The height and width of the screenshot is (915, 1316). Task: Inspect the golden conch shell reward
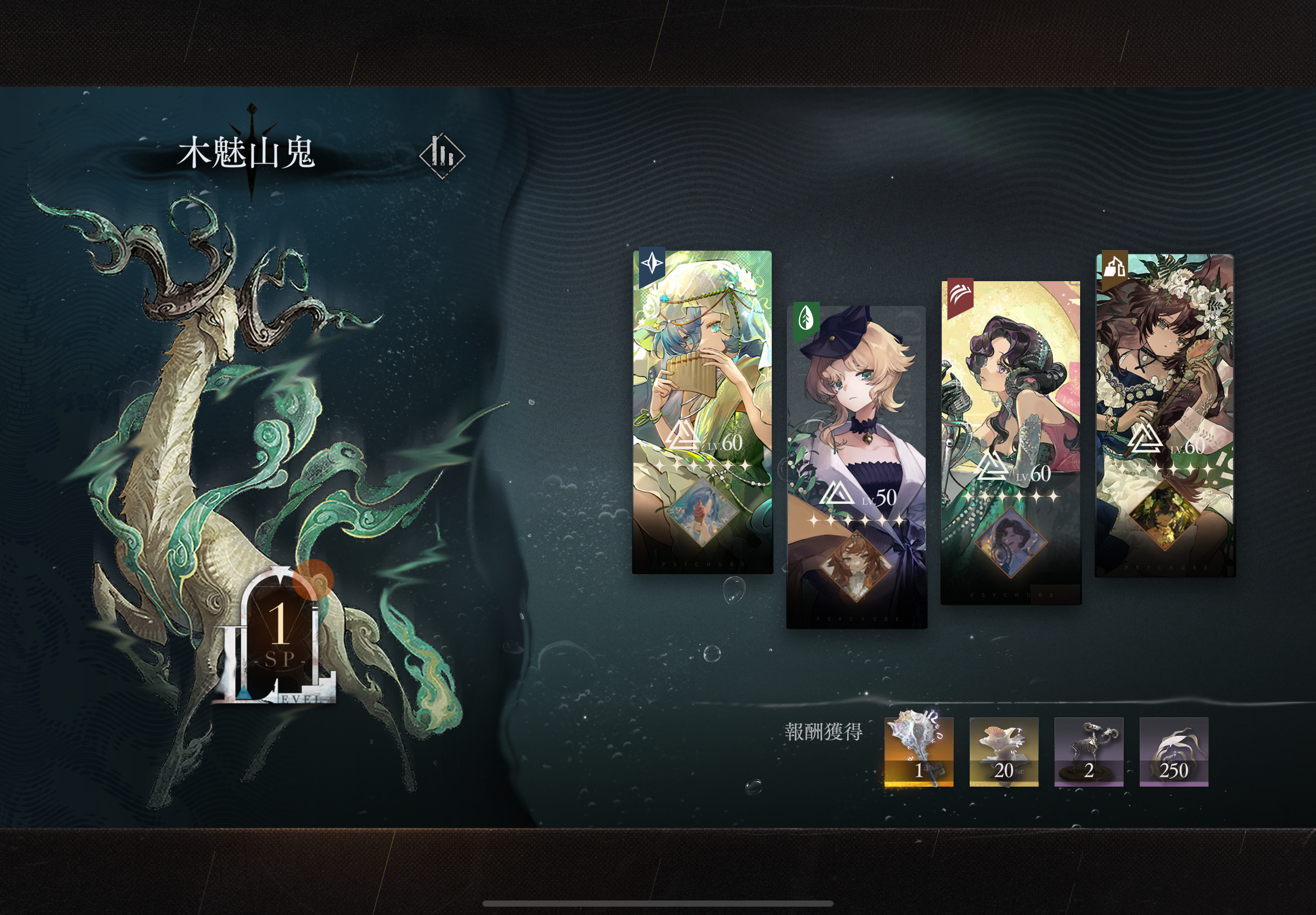tap(918, 751)
